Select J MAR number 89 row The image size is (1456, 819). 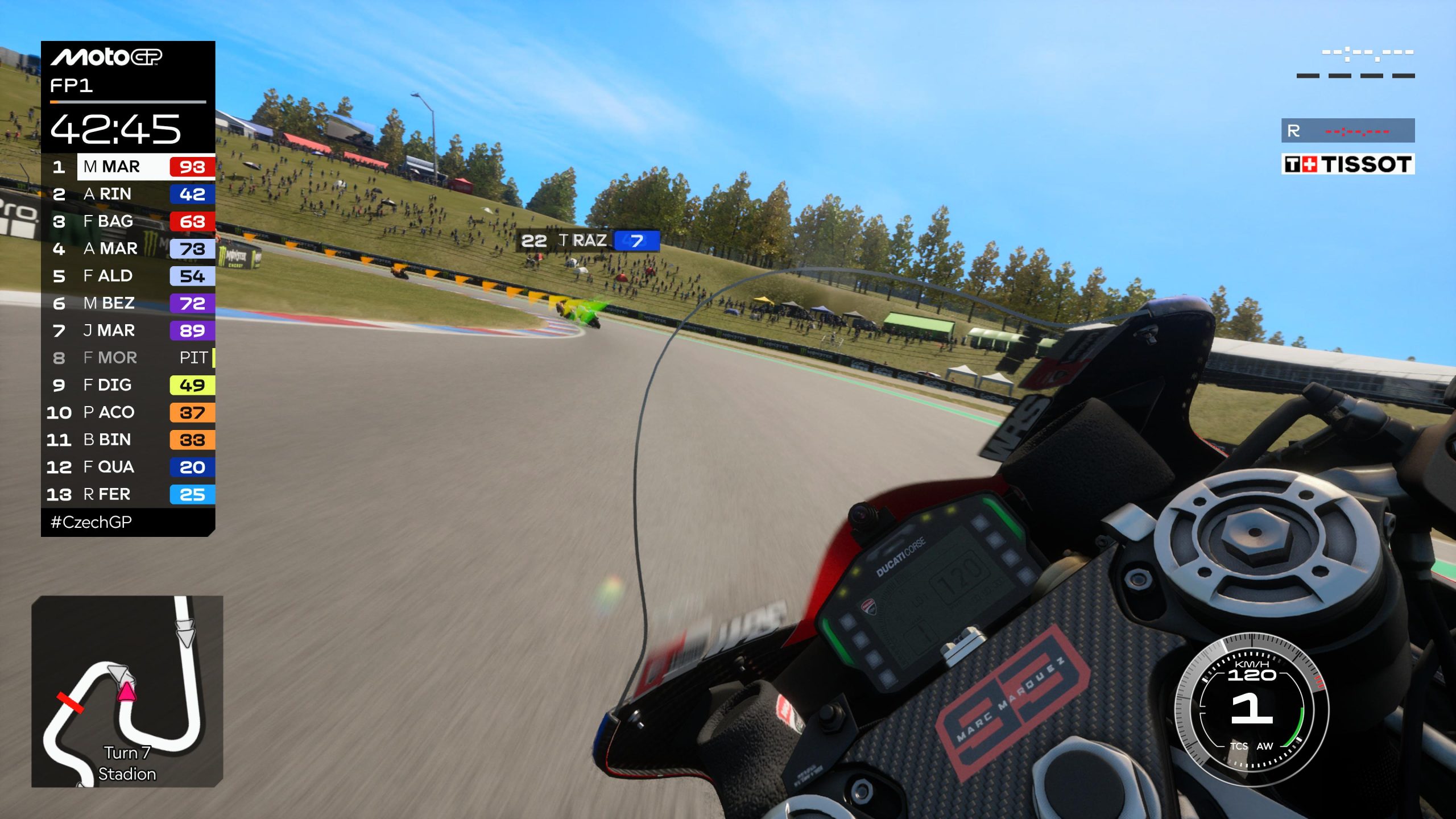[x=129, y=330]
